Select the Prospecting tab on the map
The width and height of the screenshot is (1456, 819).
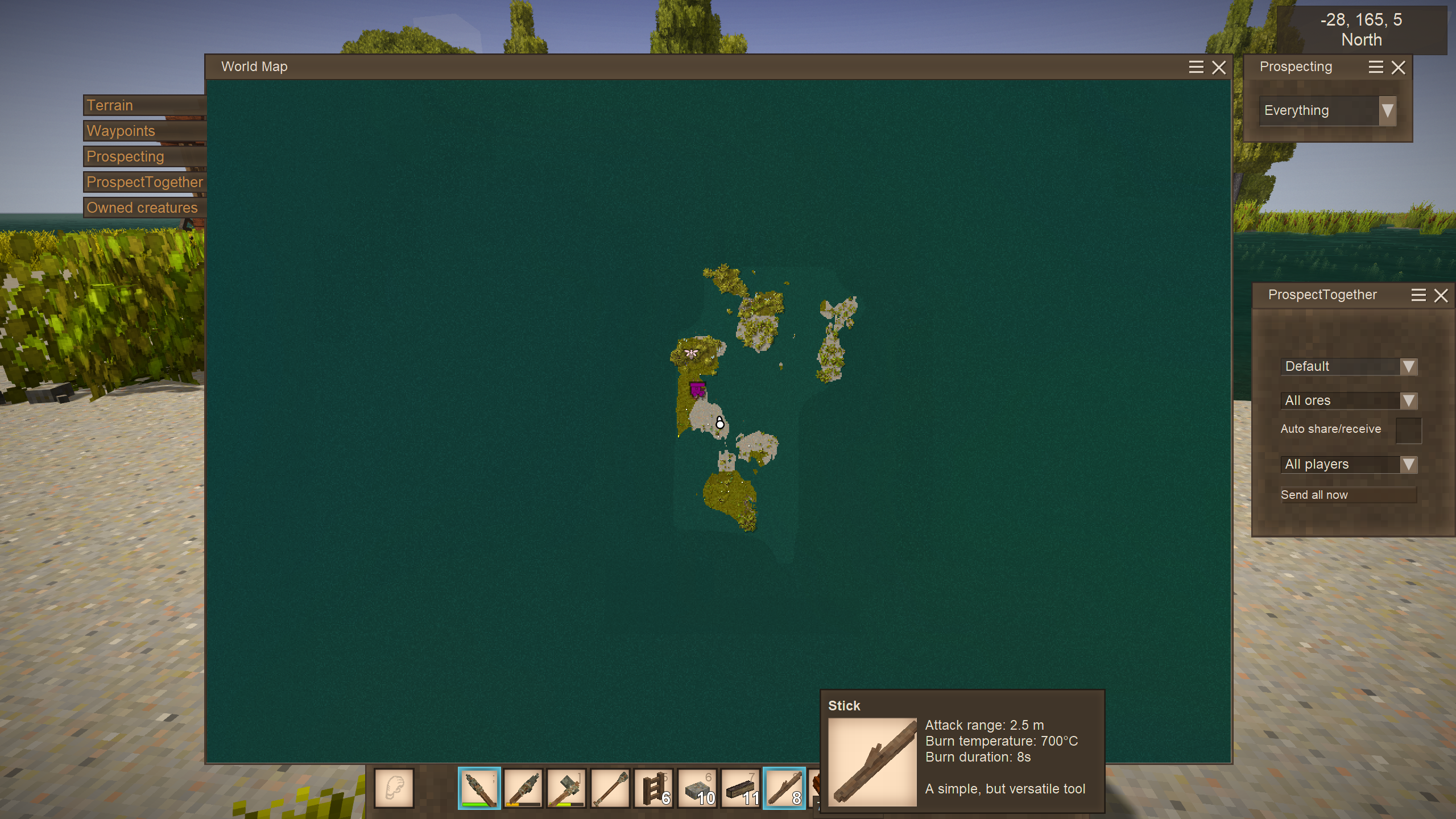click(144, 156)
